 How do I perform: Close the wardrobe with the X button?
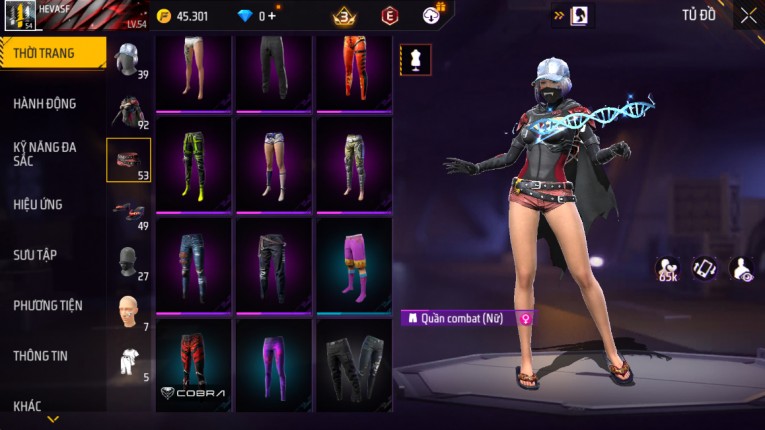748,16
